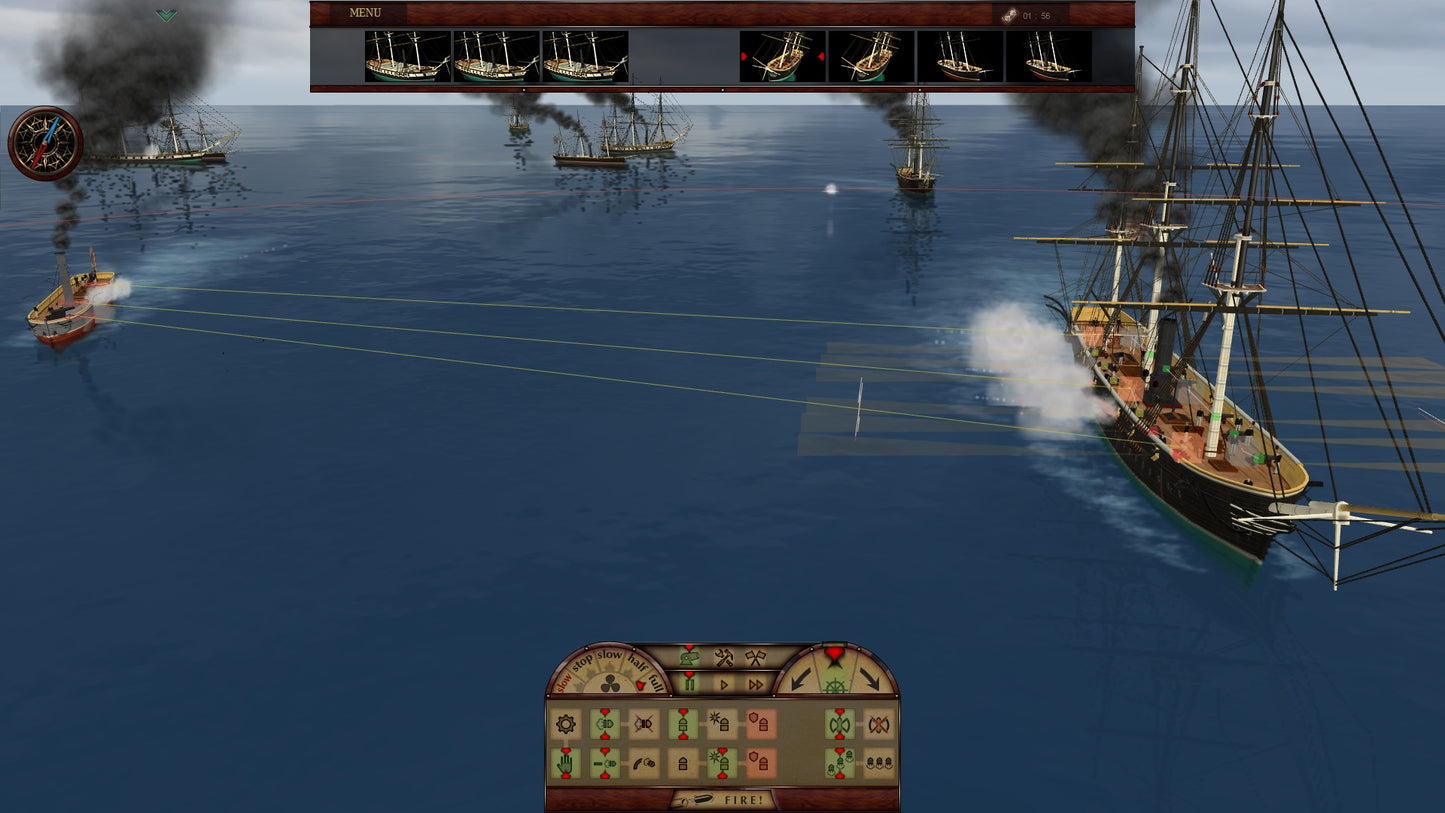The width and height of the screenshot is (1445, 813).
Task: Toggle the crossed-out gun sight icon
Action: click(x=645, y=722)
